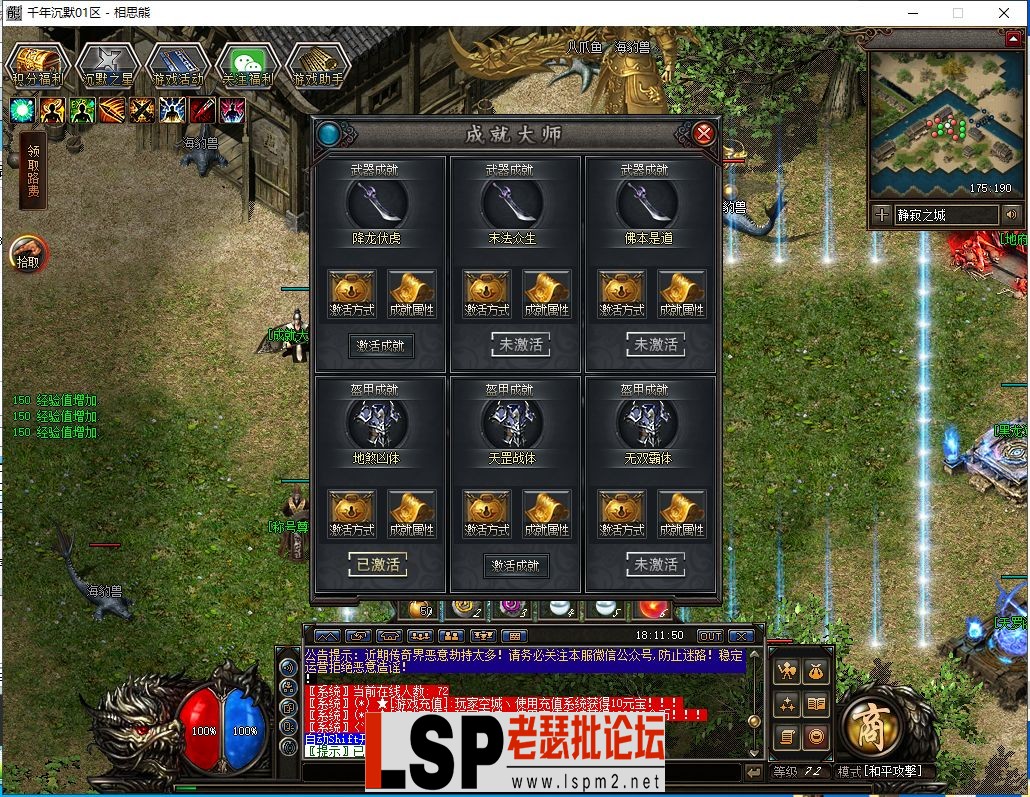The height and width of the screenshot is (797, 1030).
Task: Open the 游戏助手 scroll menu
Action: point(317,65)
